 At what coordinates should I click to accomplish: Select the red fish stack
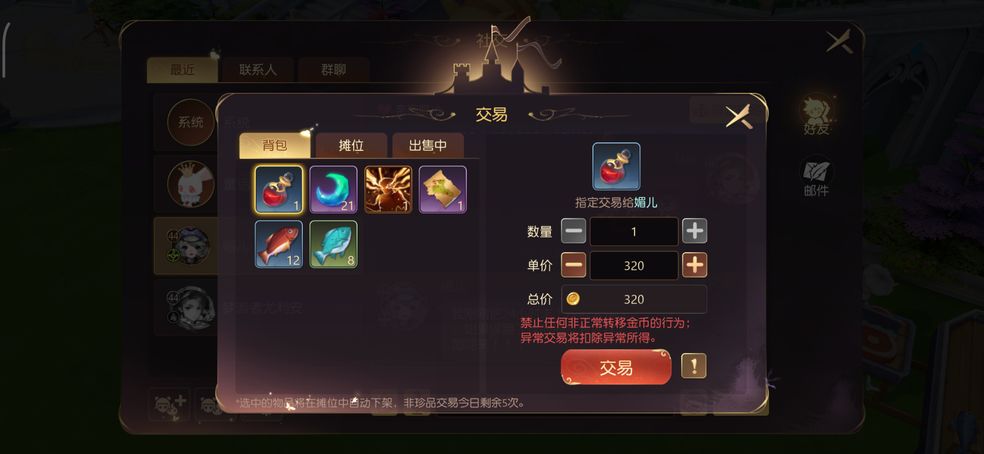click(x=279, y=245)
